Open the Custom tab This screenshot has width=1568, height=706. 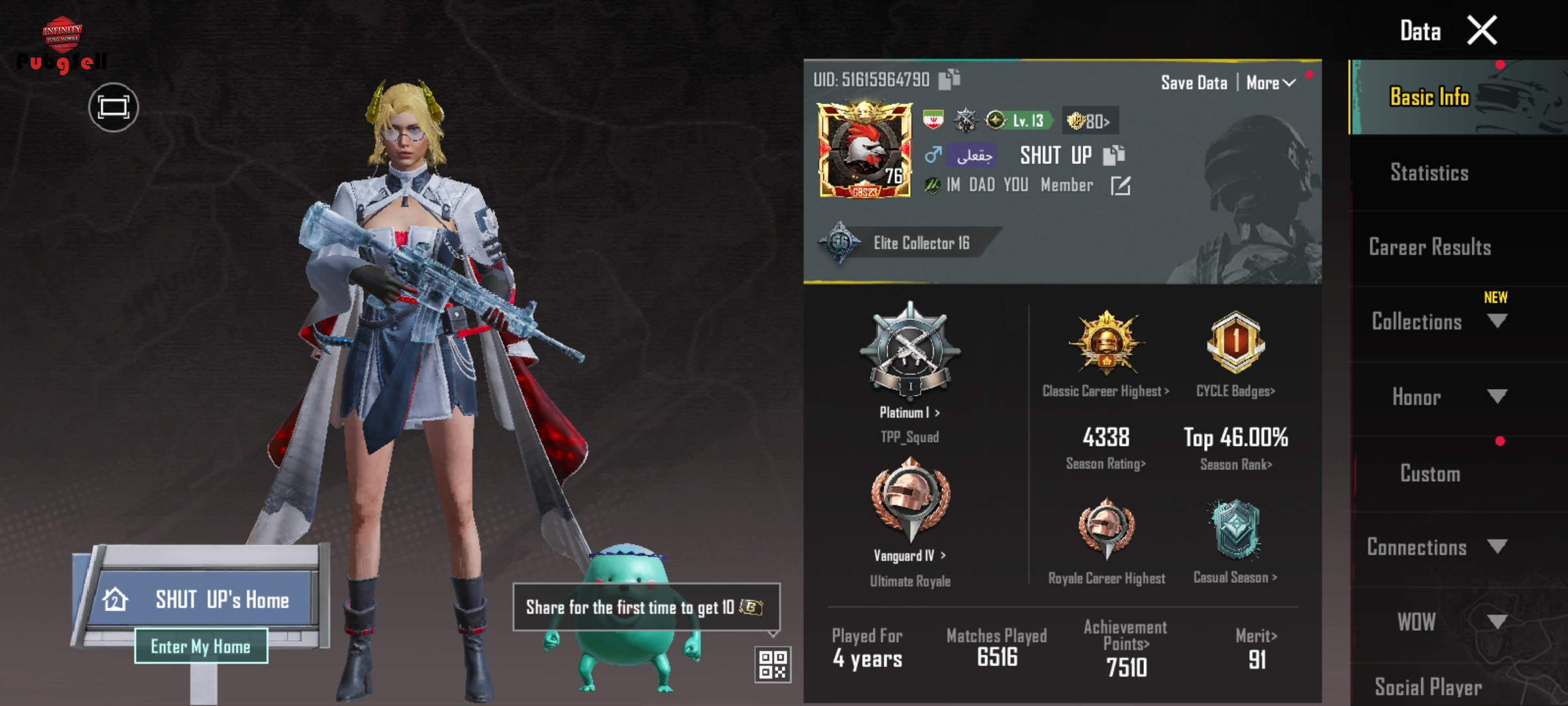(1429, 473)
